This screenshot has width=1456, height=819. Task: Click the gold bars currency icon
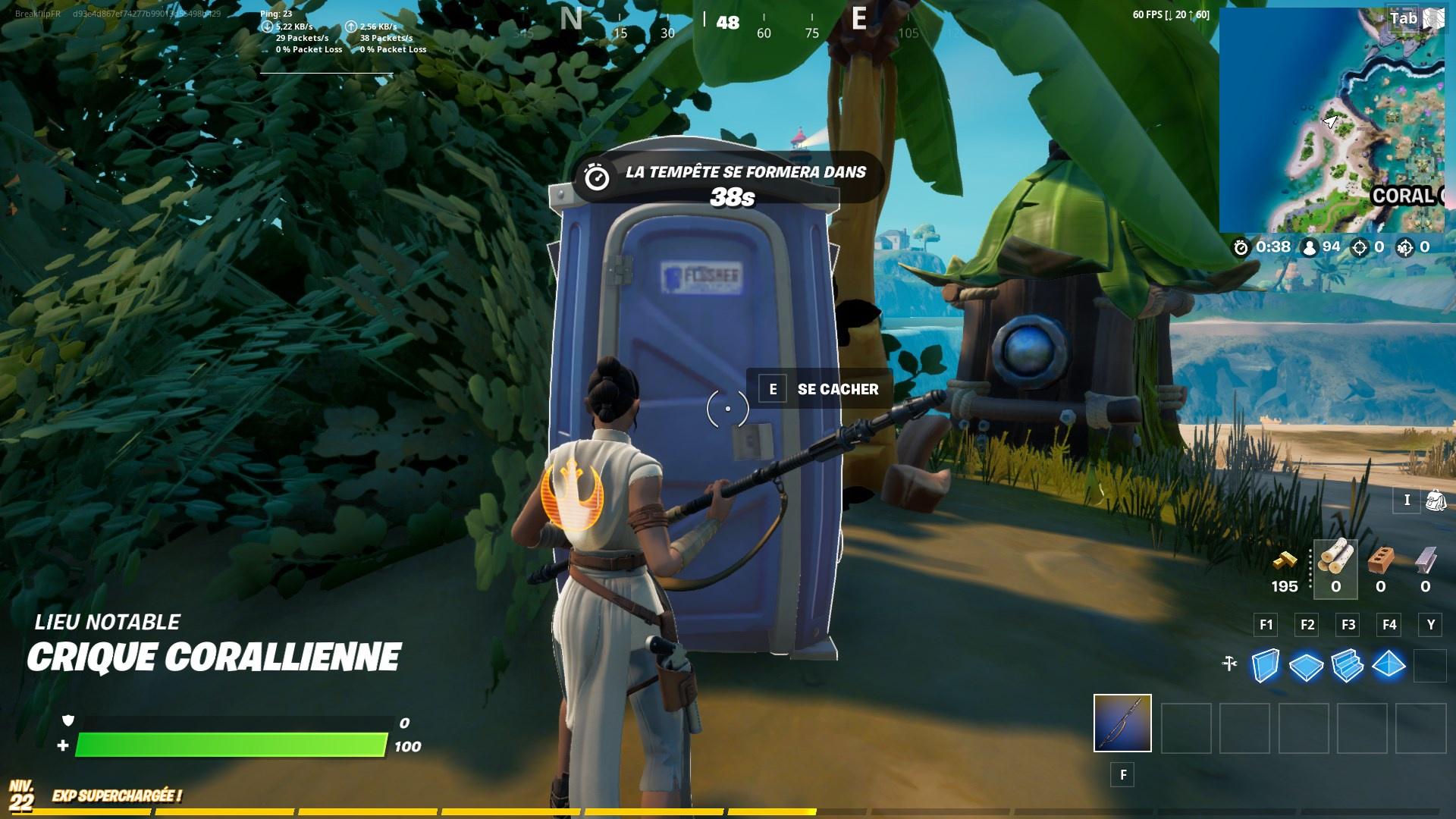click(1285, 562)
